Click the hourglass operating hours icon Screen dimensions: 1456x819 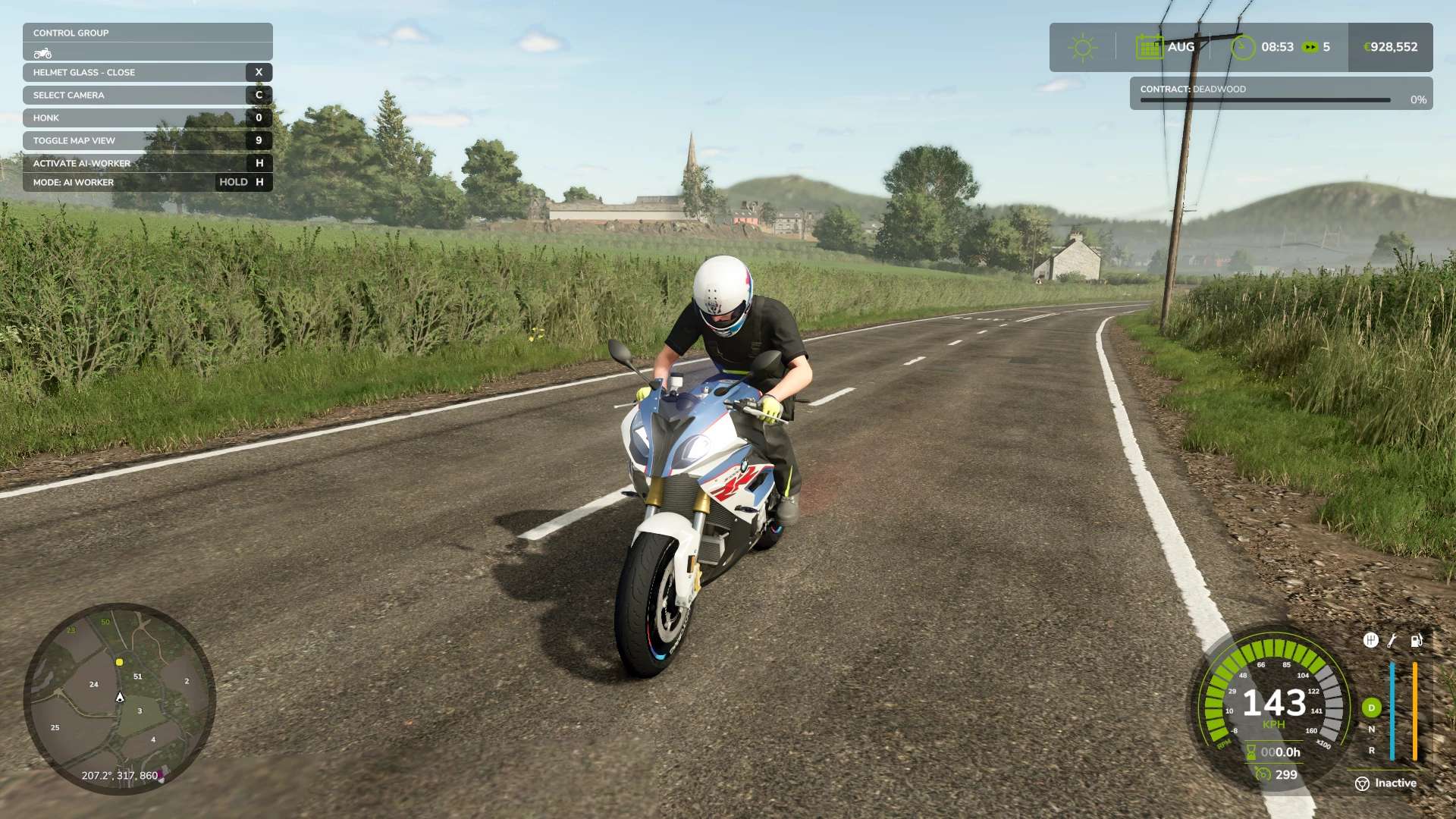pyautogui.click(x=1250, y=752)
